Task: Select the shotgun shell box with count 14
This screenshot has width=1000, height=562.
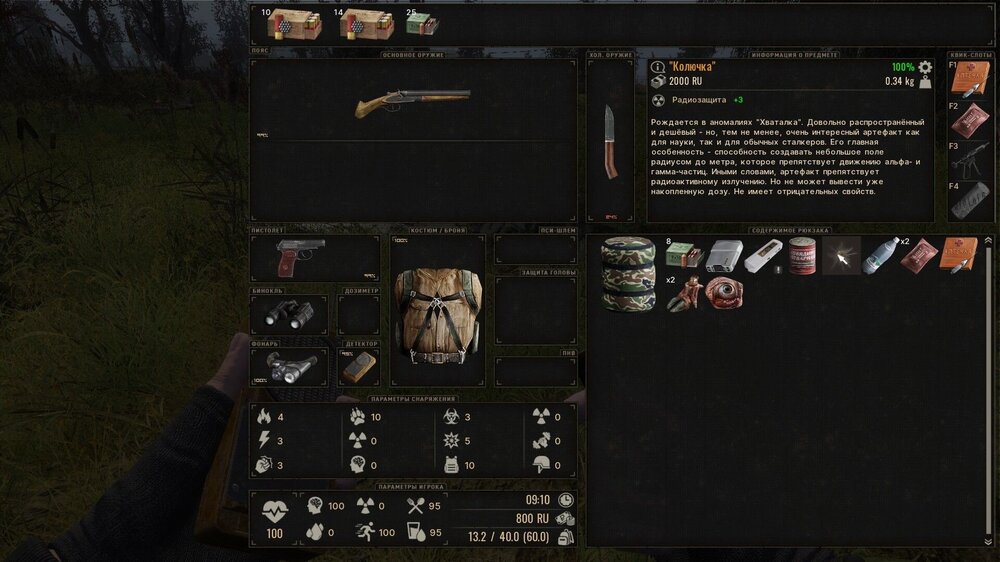Action: pyautogui.click(x=365, y=23)
